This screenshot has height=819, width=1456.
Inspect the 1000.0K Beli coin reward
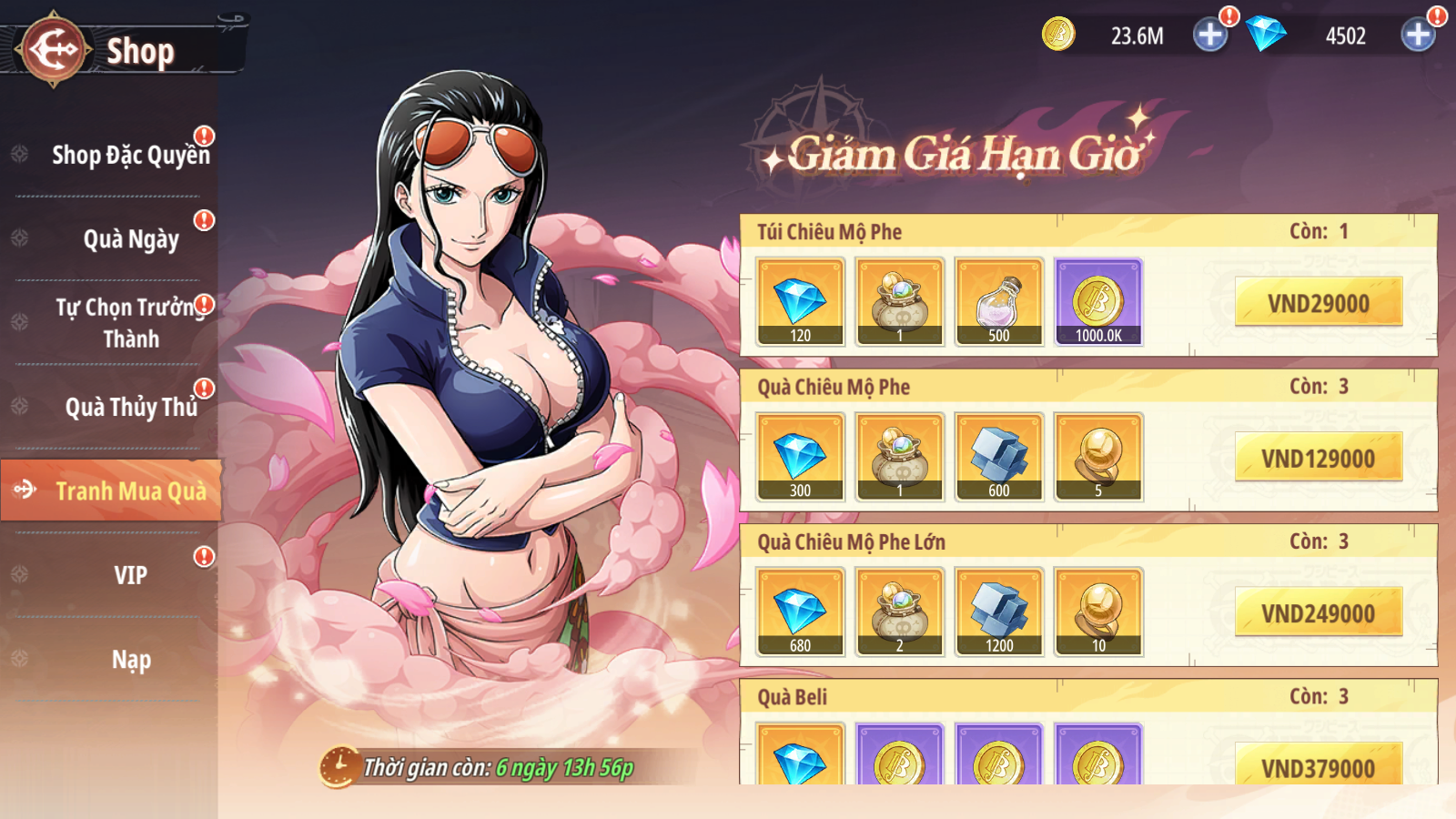(1098, 302)
